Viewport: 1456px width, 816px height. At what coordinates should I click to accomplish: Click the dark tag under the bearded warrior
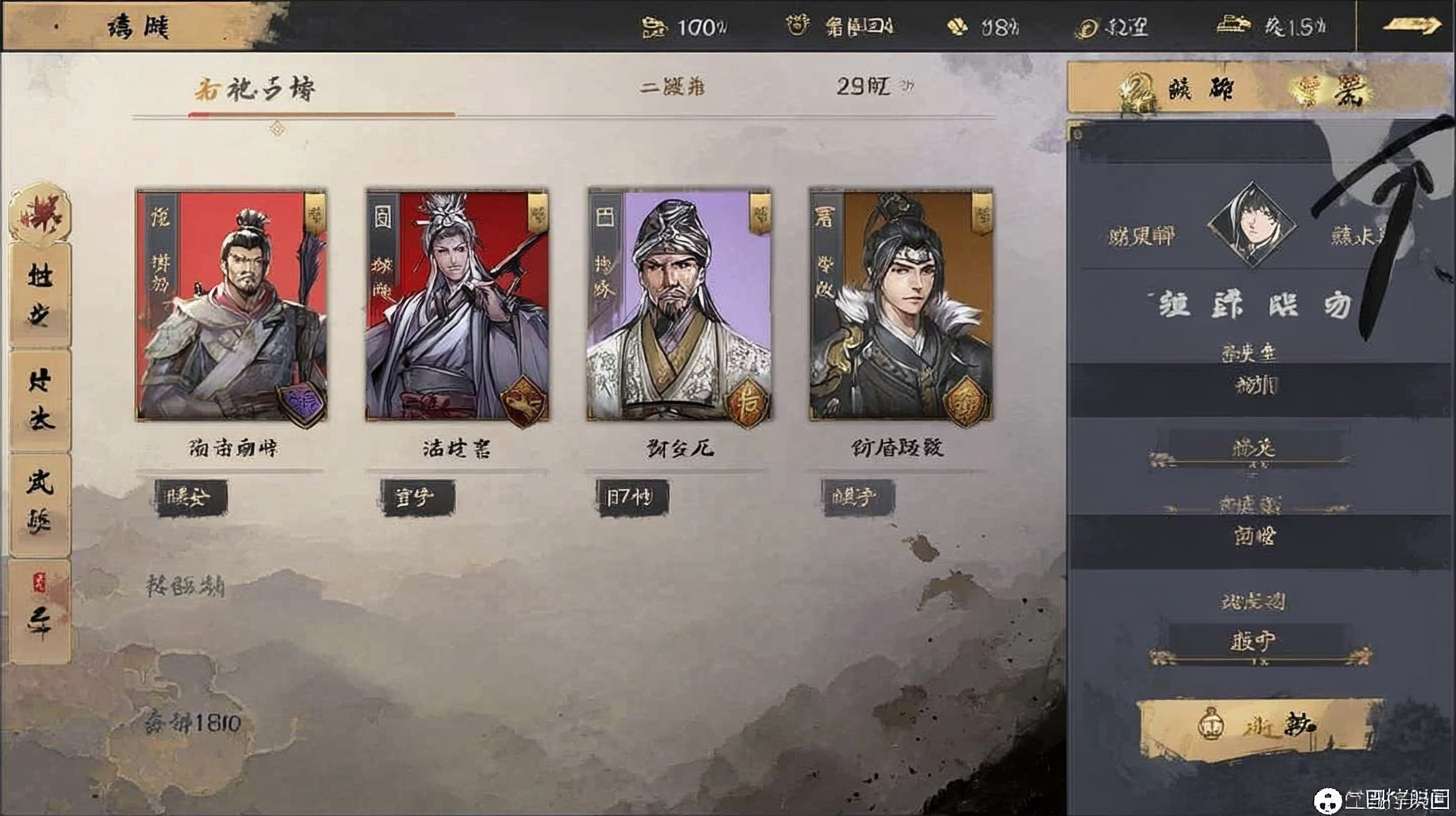tap(191, 497)
